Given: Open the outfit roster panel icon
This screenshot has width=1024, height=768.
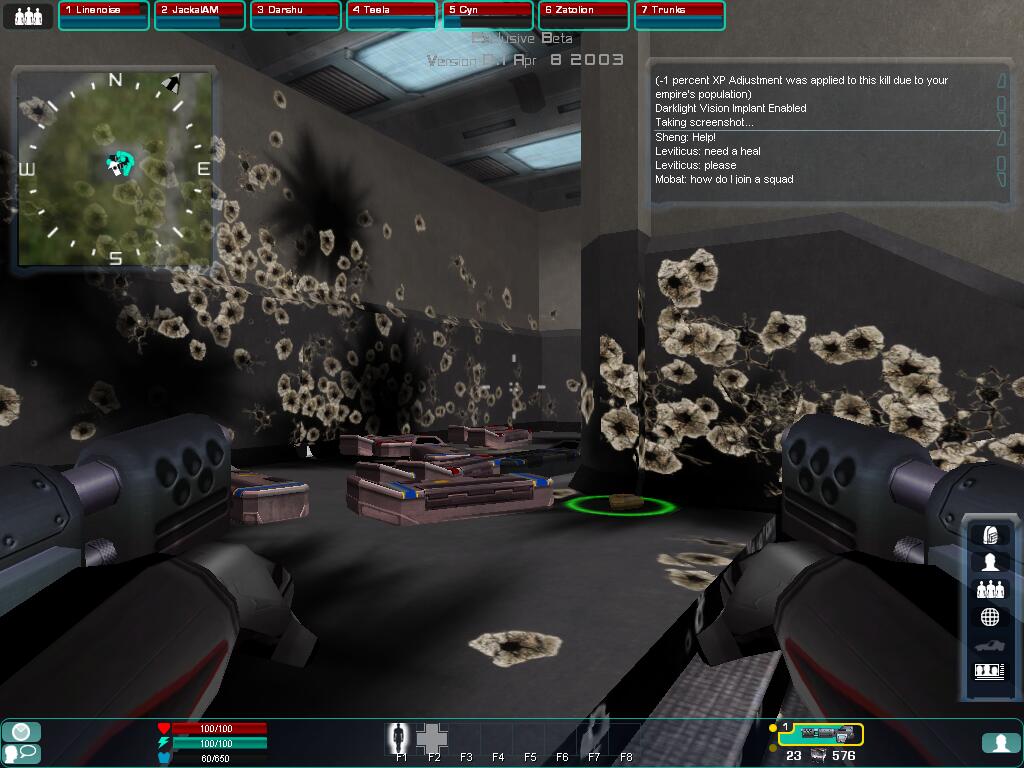Looking at the screenshot, I should (990, 671).
